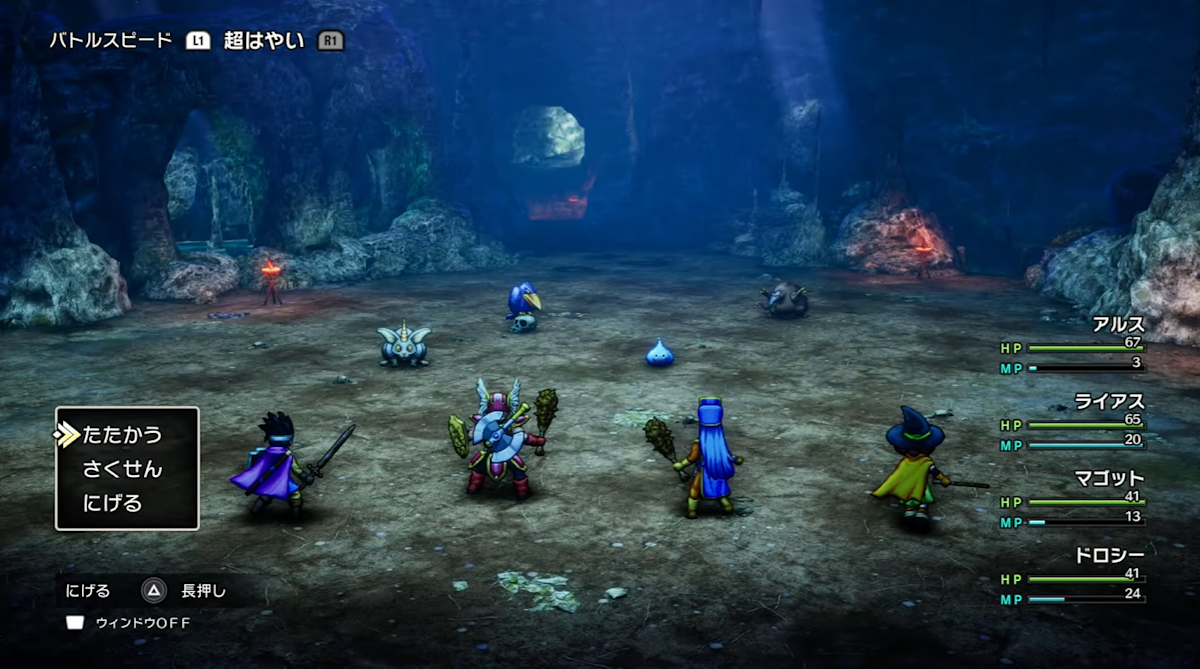
Task: Select マゴット in the party status panel
Action: [x=1109, y=478]
